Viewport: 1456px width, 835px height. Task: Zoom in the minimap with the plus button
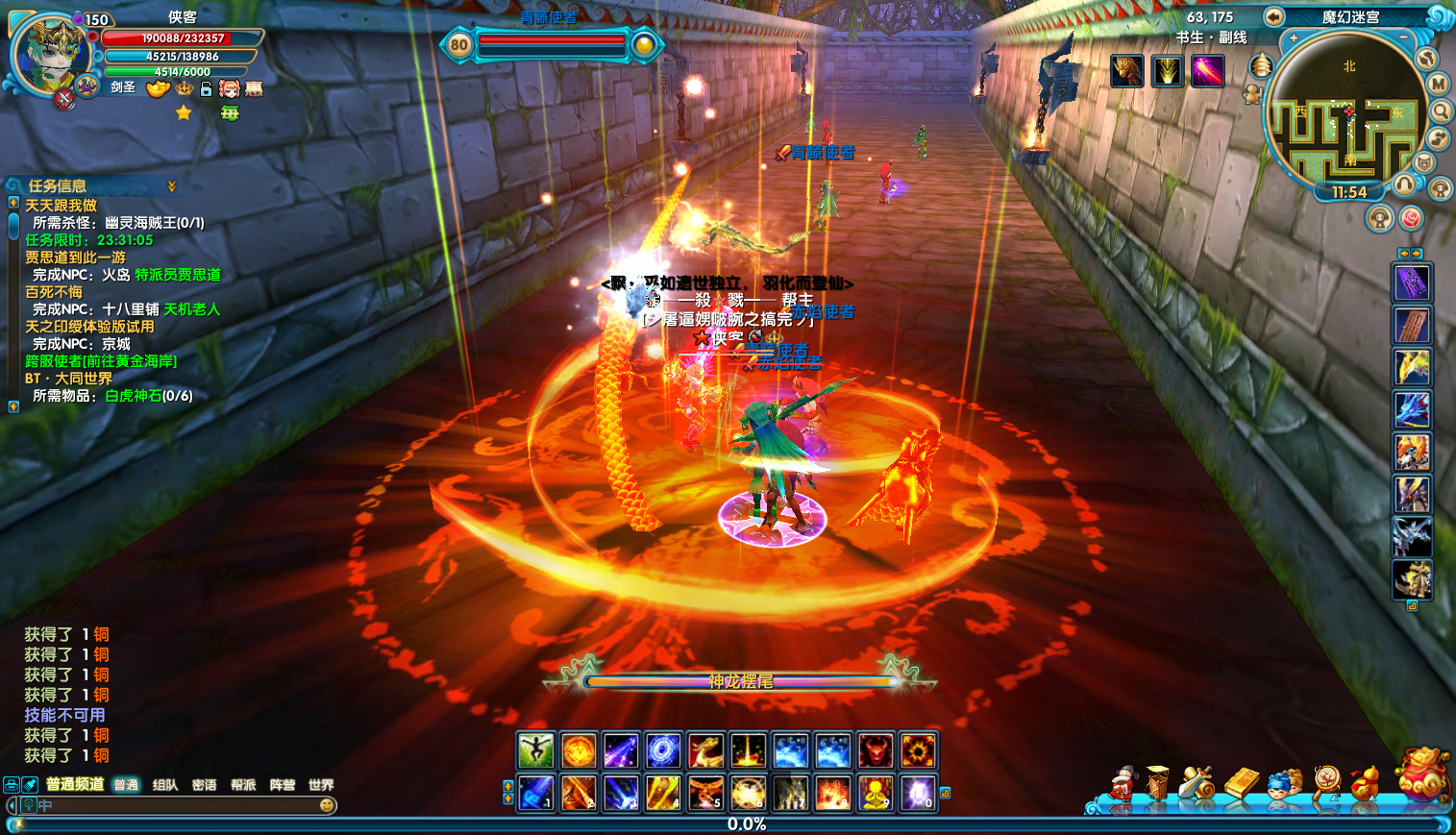(1294, 38)
